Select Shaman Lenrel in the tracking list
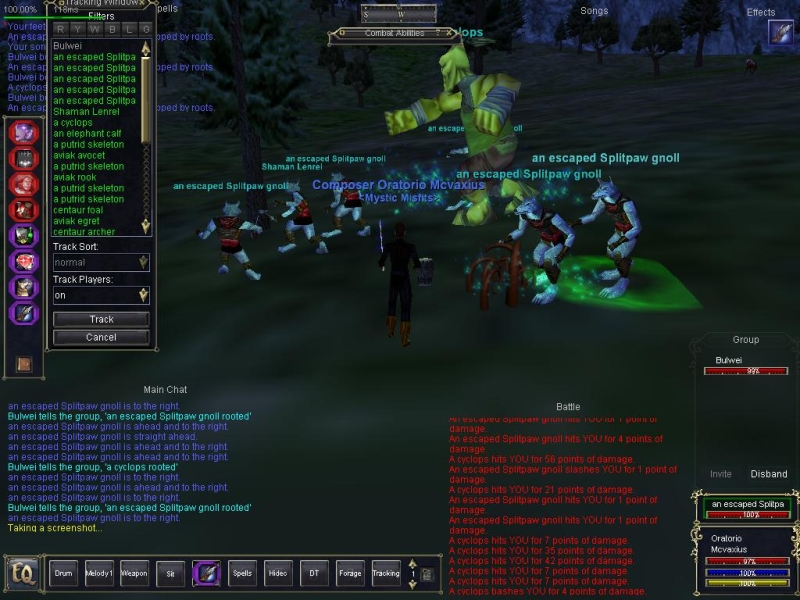Viewport: 800px width, 600px height. [x=86, y=112]
